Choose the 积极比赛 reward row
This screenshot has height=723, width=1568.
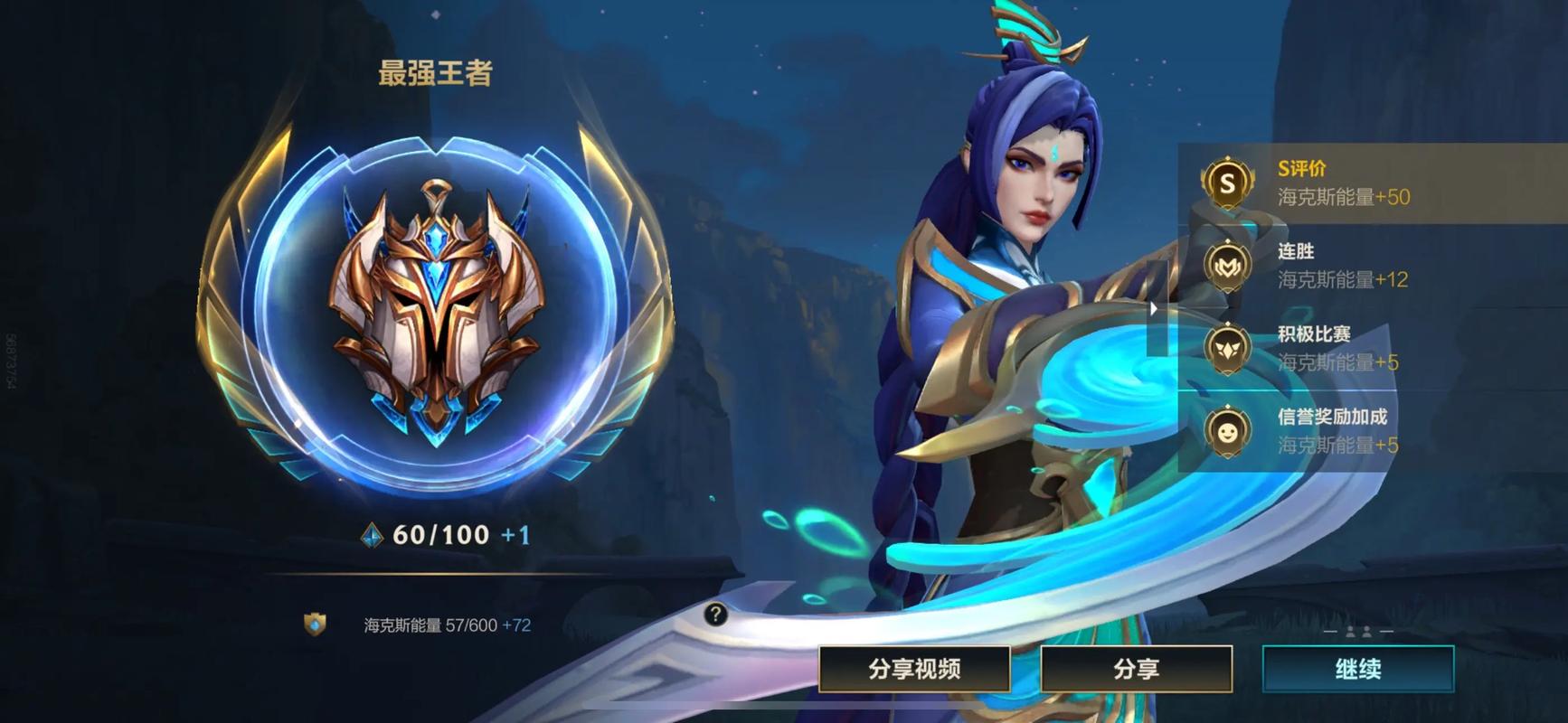[1371, 349]
